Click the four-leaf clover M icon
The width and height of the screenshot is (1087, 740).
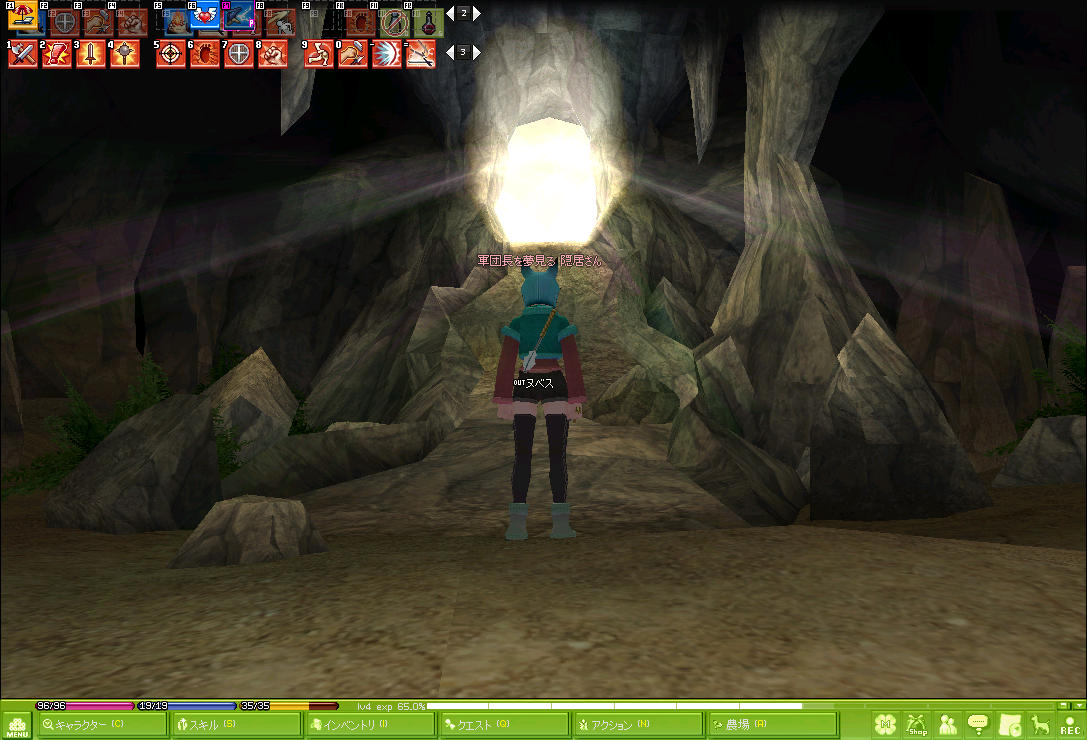885,724
